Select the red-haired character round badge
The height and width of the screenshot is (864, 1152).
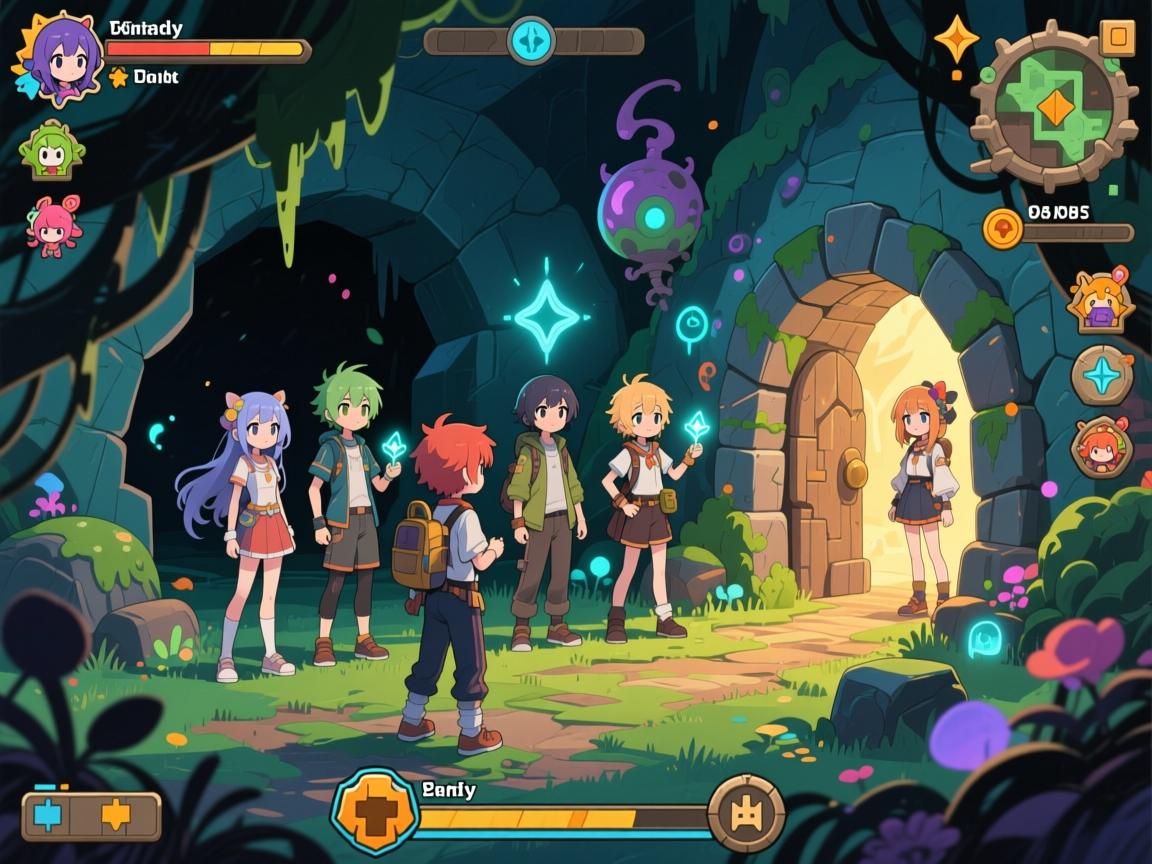pos(1101,447)
